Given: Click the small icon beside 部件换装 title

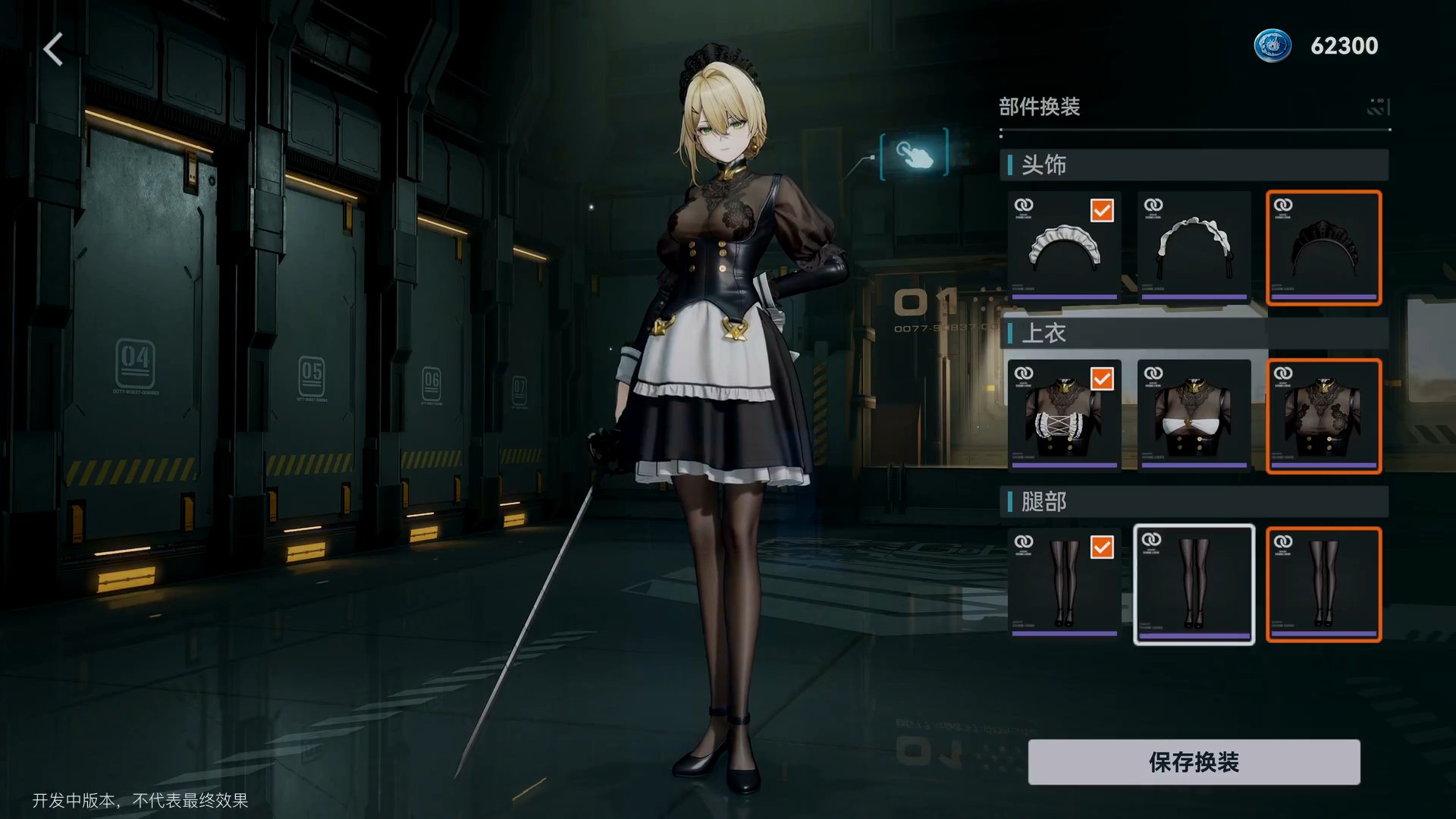Looking at the screenshot, I should 1378,107.
